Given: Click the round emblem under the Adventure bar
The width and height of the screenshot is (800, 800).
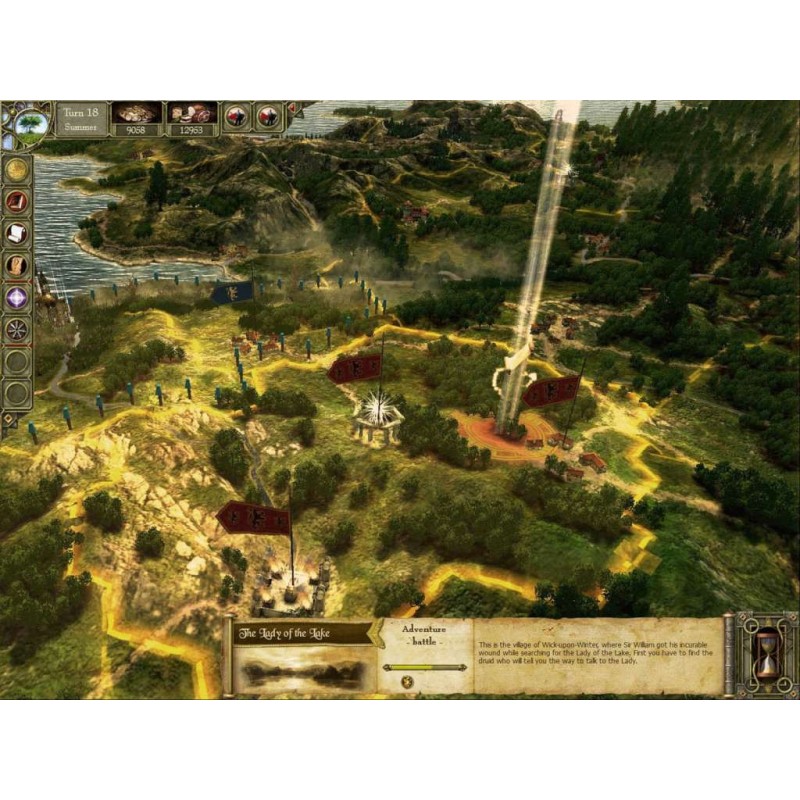Looking at the screenshot, I should pyautogui.click(x=407, y=681).
